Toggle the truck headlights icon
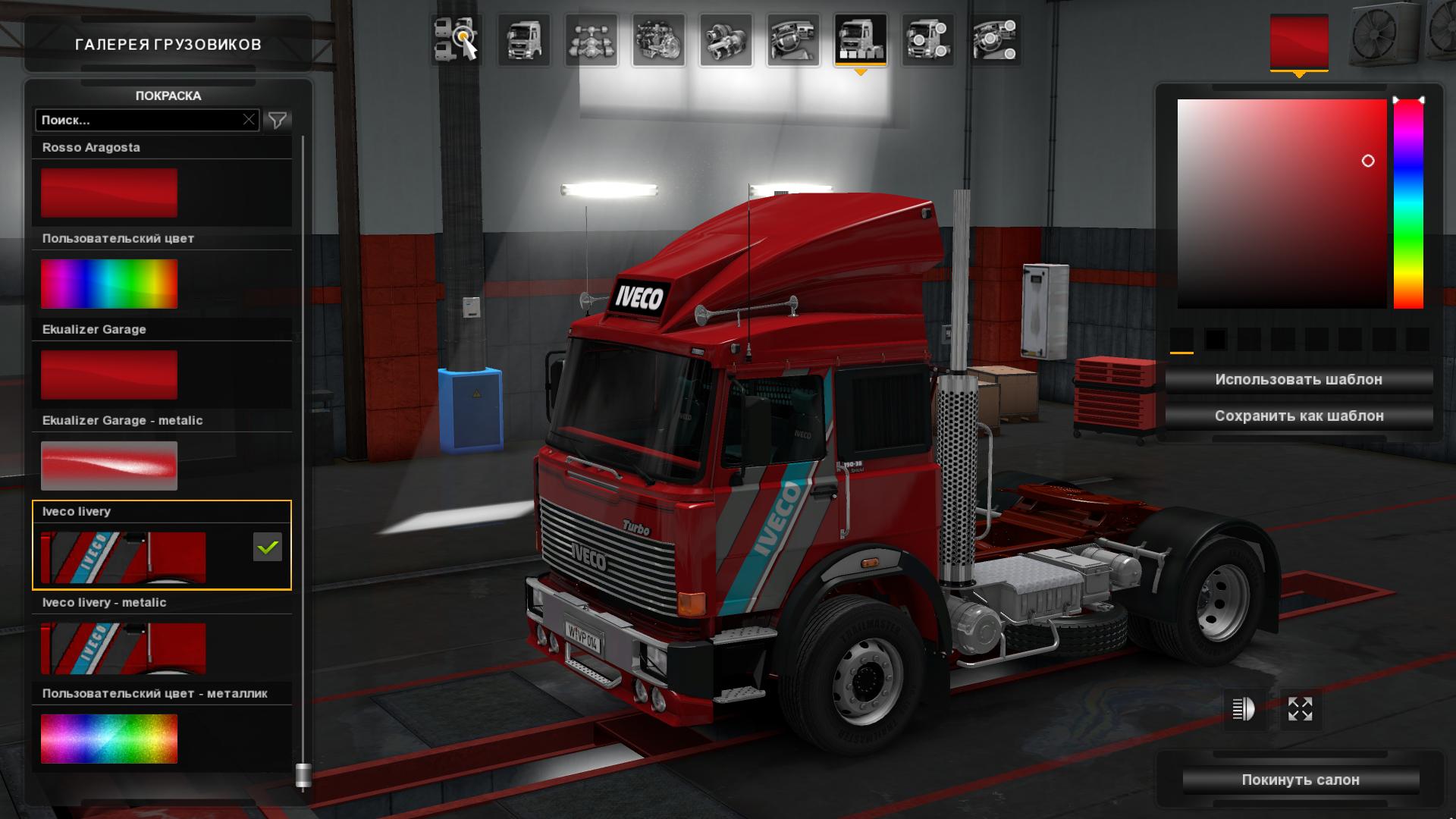 coord(1244,710)
